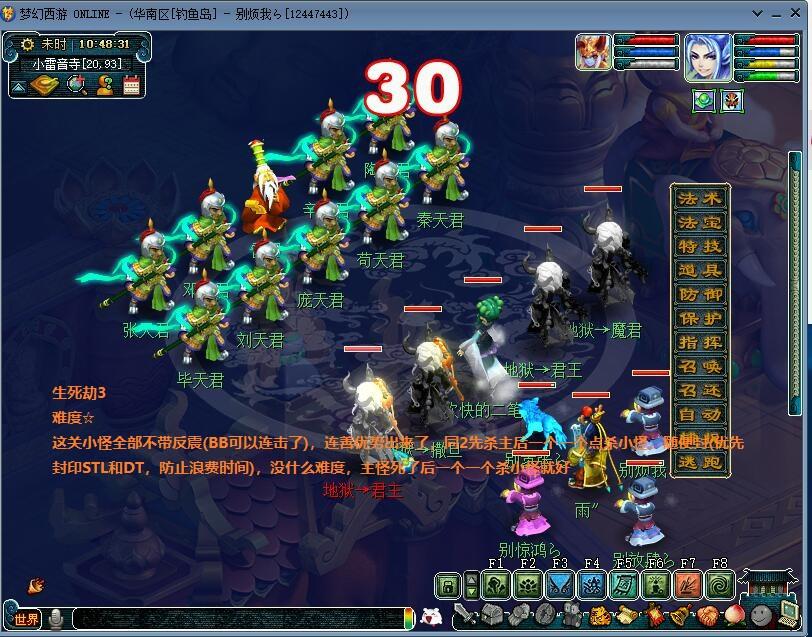Select the 特技 special skill command

(x=699, y=246)
